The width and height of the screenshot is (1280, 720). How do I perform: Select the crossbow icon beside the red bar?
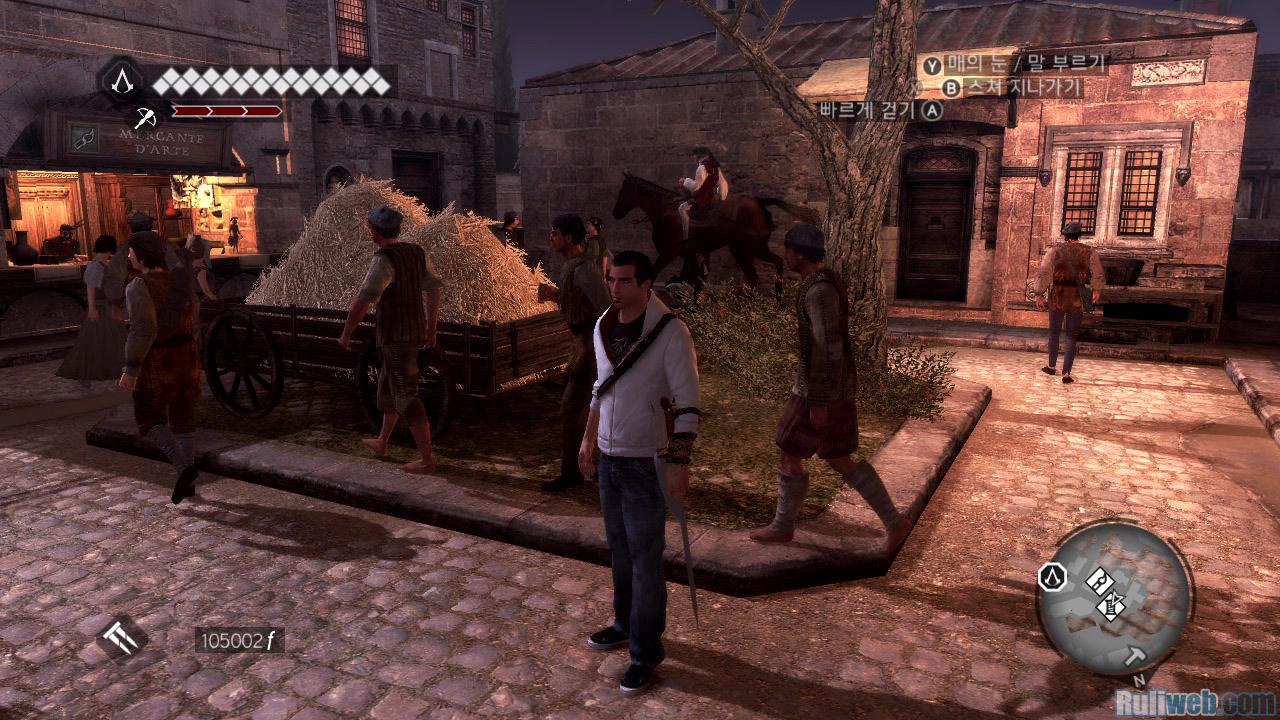click(x=146, y=112)
